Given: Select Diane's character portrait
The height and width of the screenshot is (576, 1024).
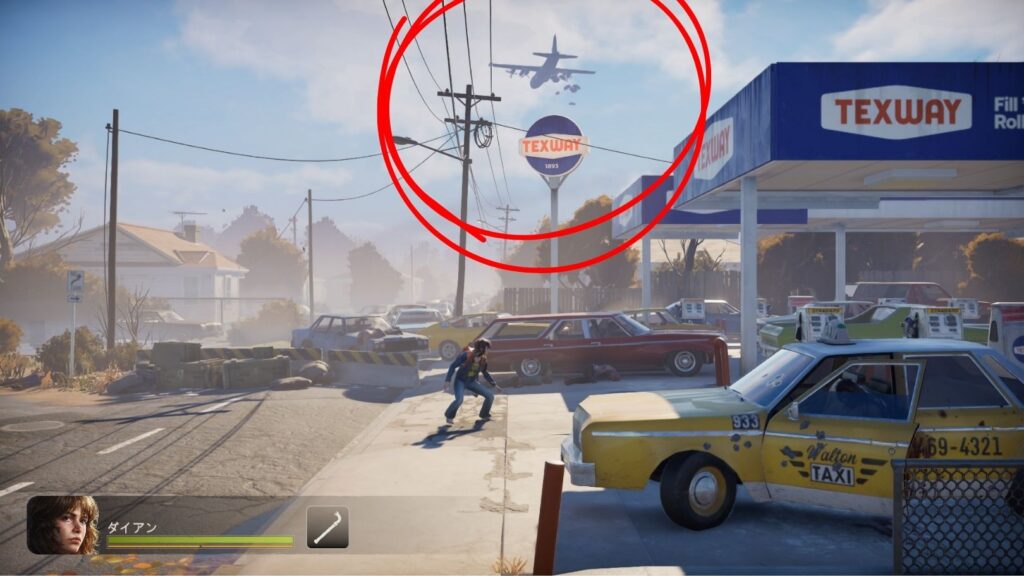Looking at the screenshot, I should 62,525.
